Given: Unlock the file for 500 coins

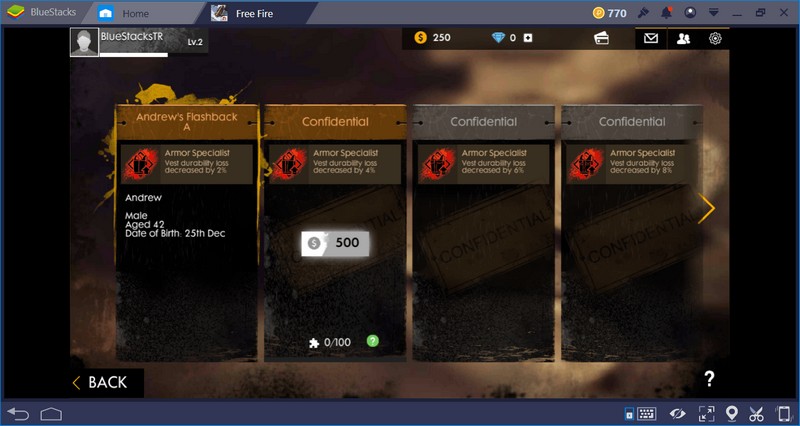Looking at the screenshot, I should tap(336, 242).
